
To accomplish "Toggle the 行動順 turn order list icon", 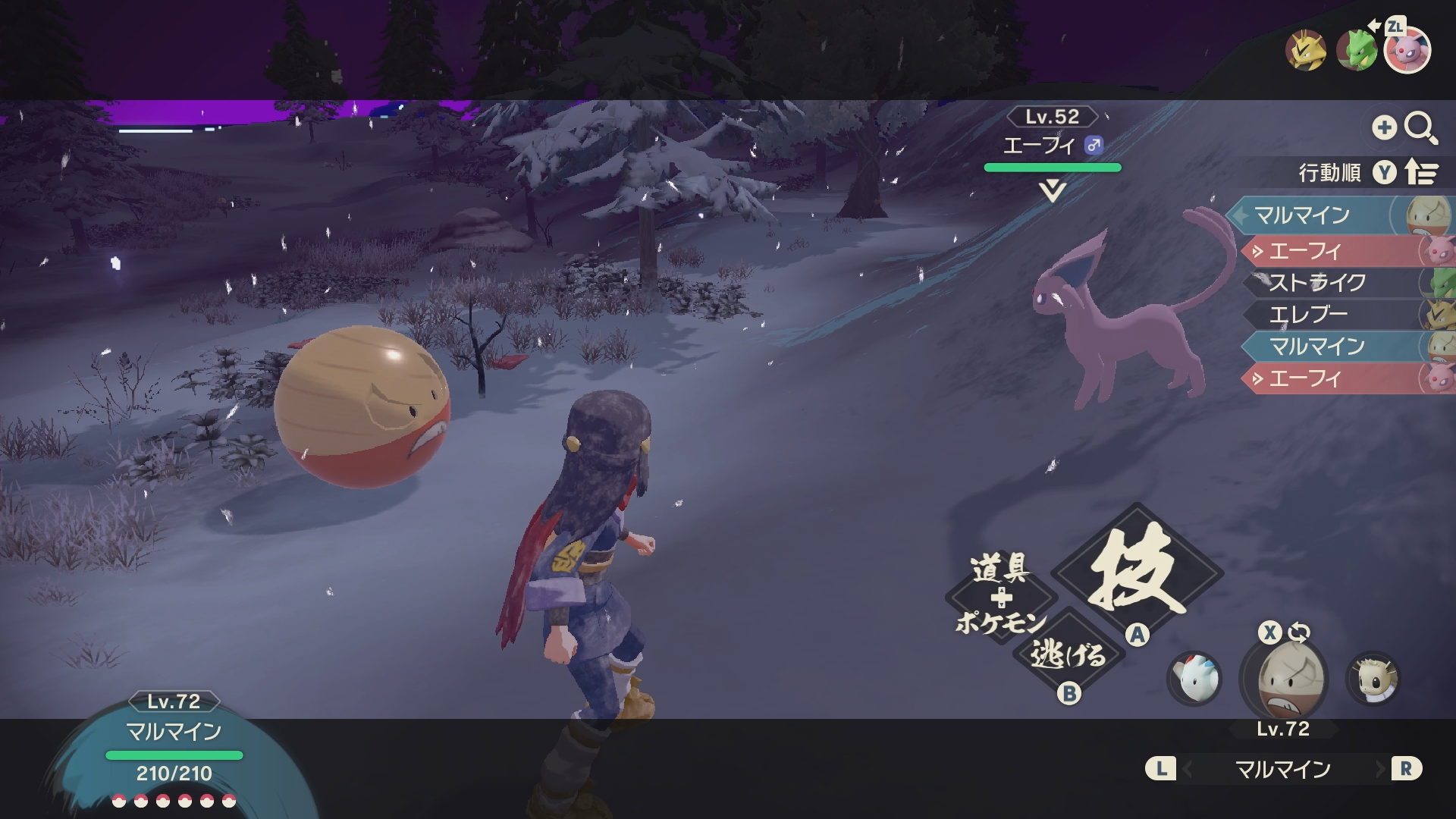I will coord(1421,173).
